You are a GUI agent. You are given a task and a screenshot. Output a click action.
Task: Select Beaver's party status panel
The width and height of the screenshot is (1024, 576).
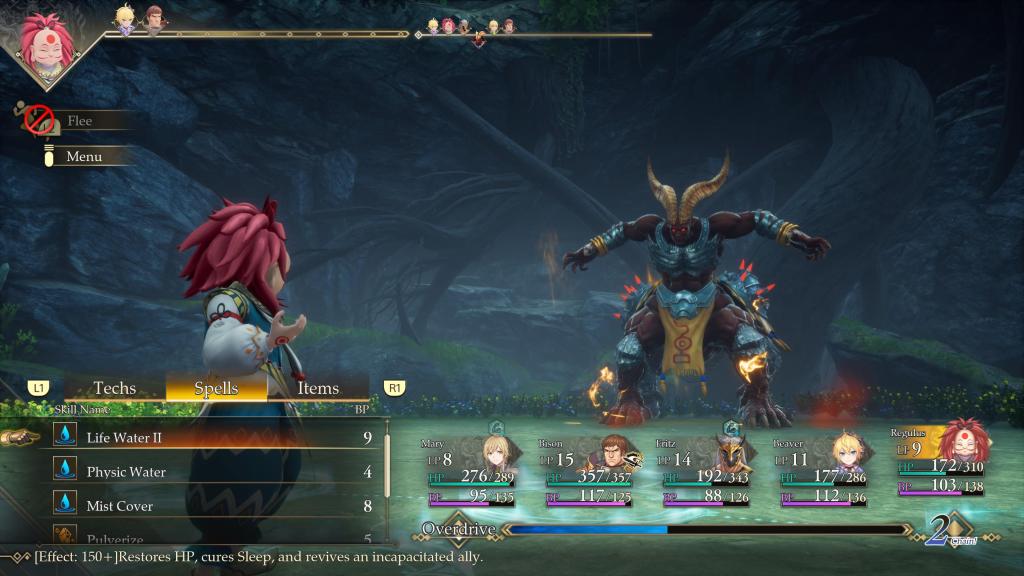pyautogui.click(x=824, y=469)
